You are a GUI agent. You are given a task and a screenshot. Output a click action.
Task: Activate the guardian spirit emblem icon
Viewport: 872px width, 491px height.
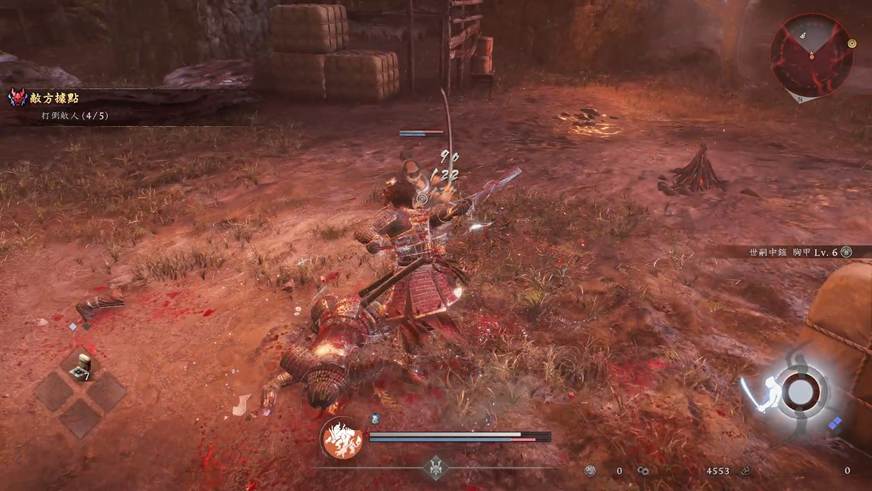tap(341, 438)
